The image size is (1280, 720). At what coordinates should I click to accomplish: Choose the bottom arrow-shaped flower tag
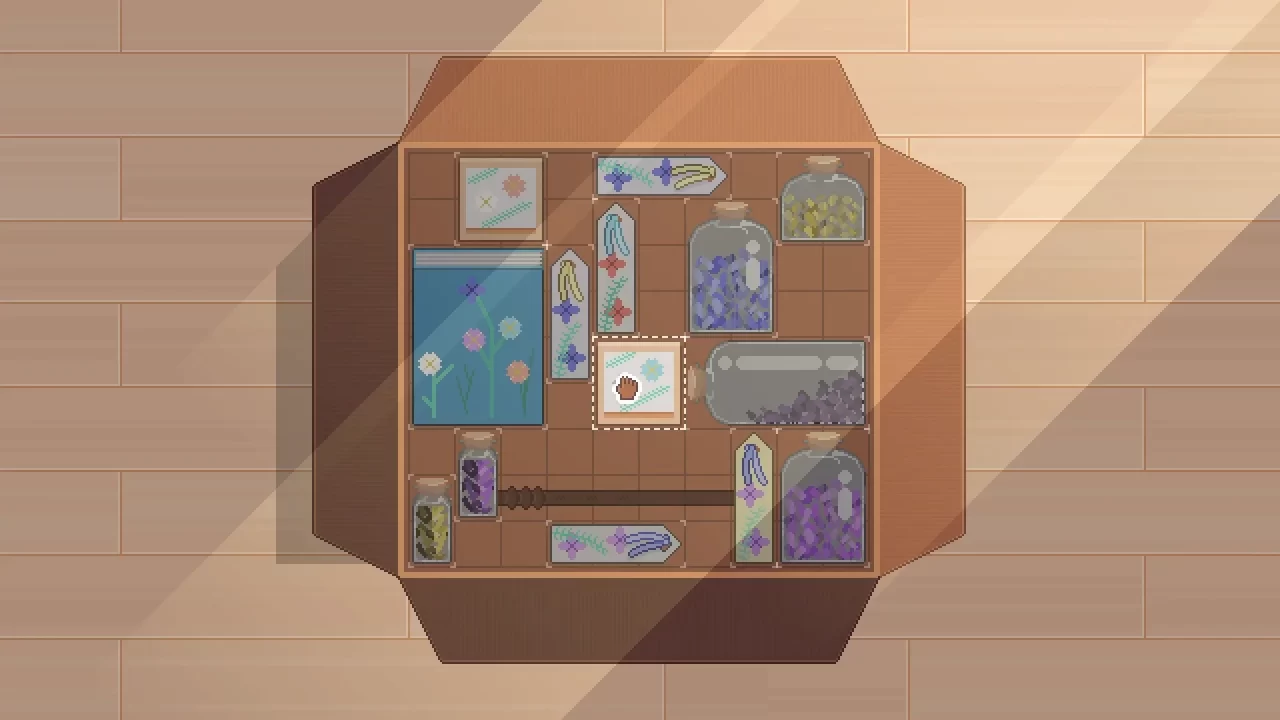coord(614,545)
